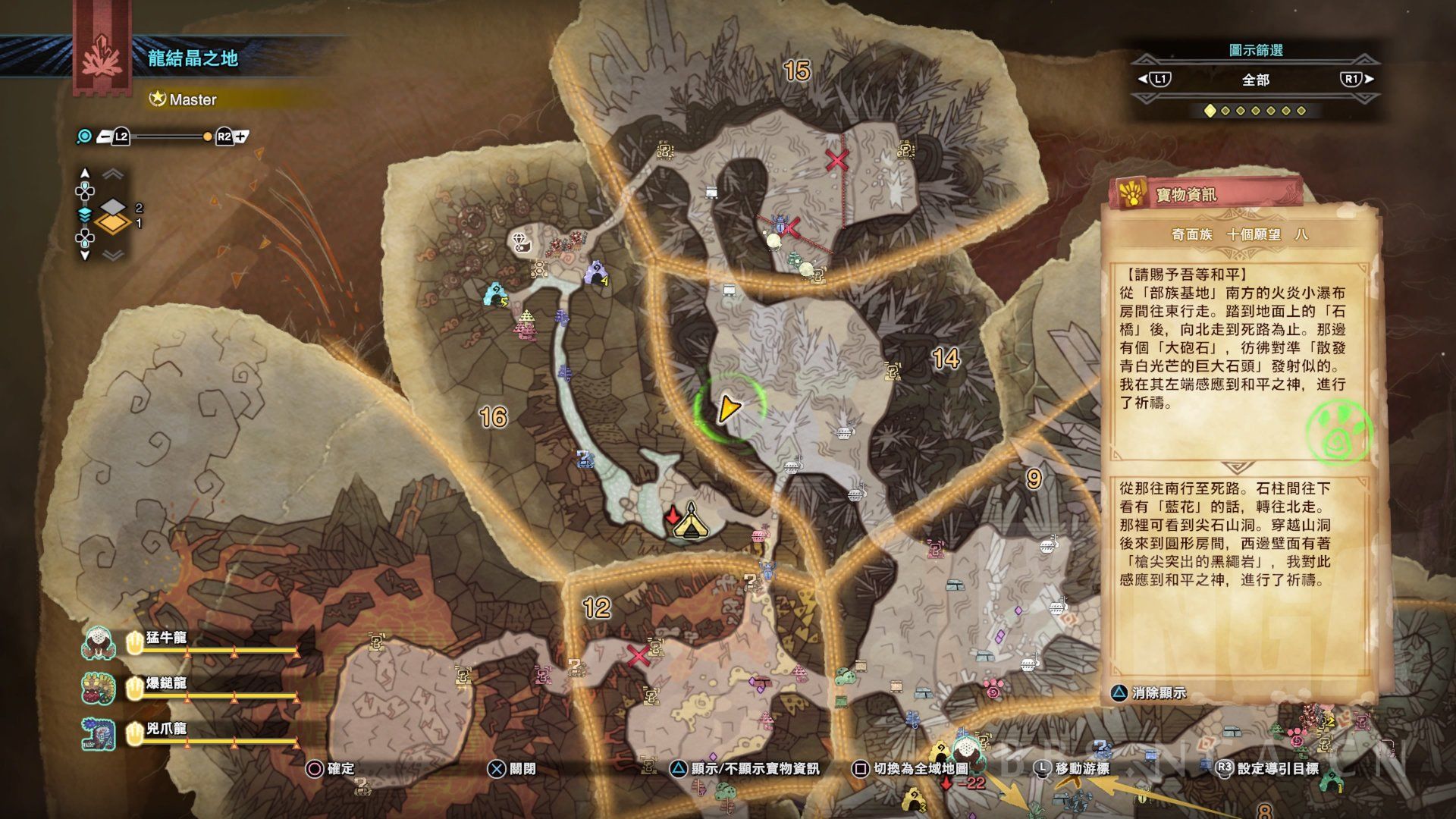Screen dimensions: 1456x819
Task: Click the yellow player position arrow
Action: [x=728, y=408]
